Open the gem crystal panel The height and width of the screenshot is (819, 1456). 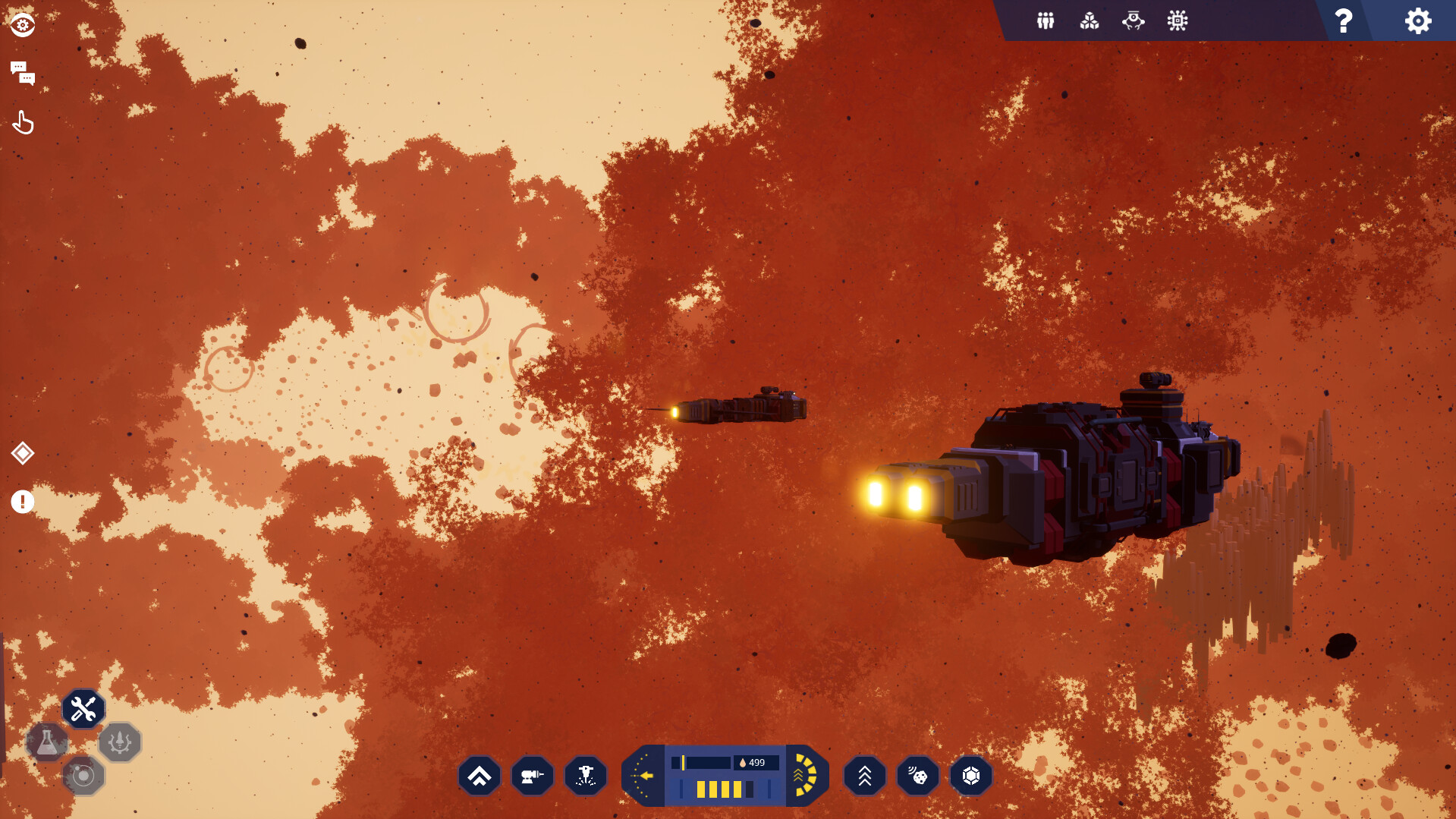point(971,776)
